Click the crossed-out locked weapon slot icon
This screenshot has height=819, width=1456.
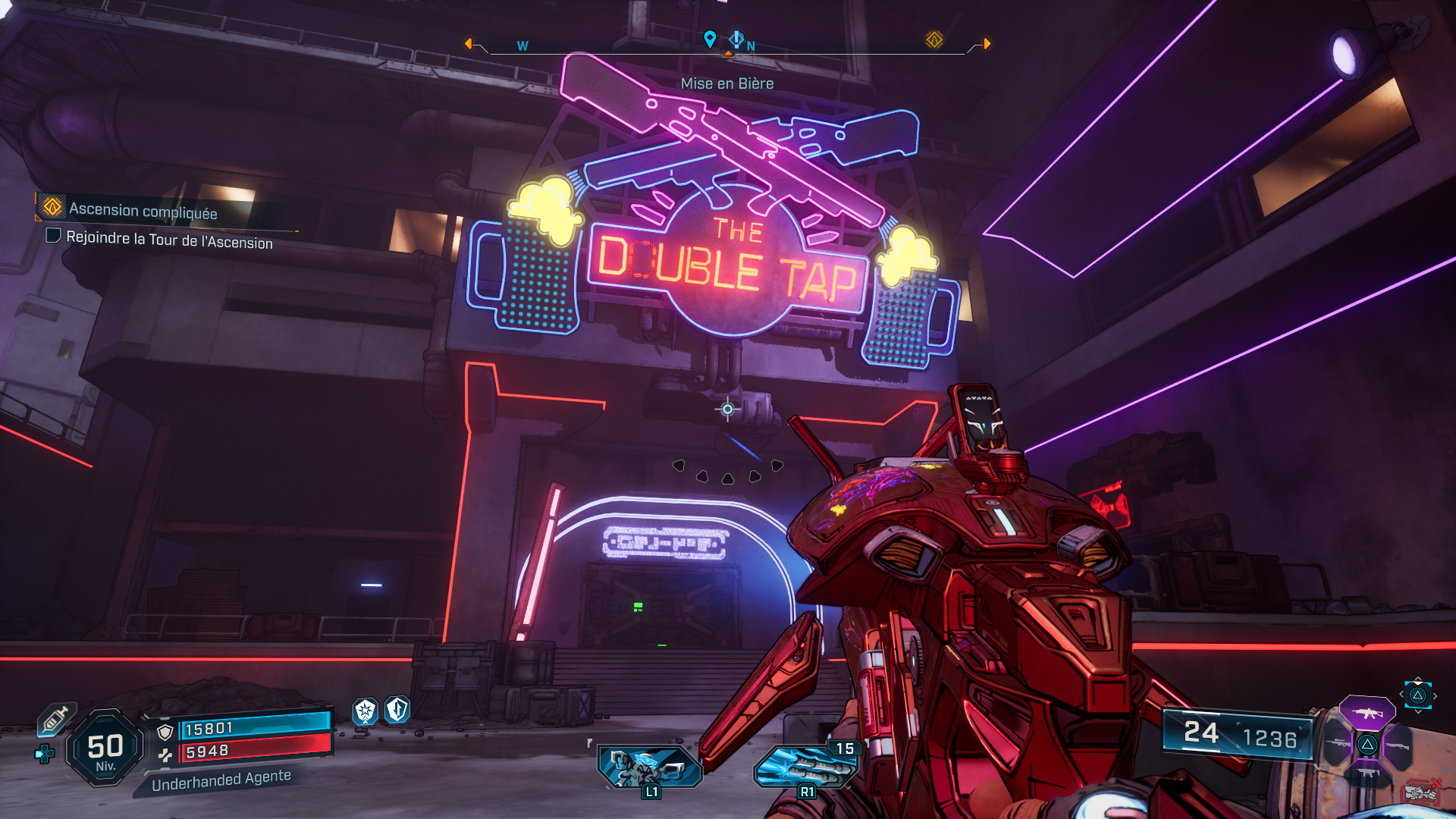click(x=1422, y=792)
